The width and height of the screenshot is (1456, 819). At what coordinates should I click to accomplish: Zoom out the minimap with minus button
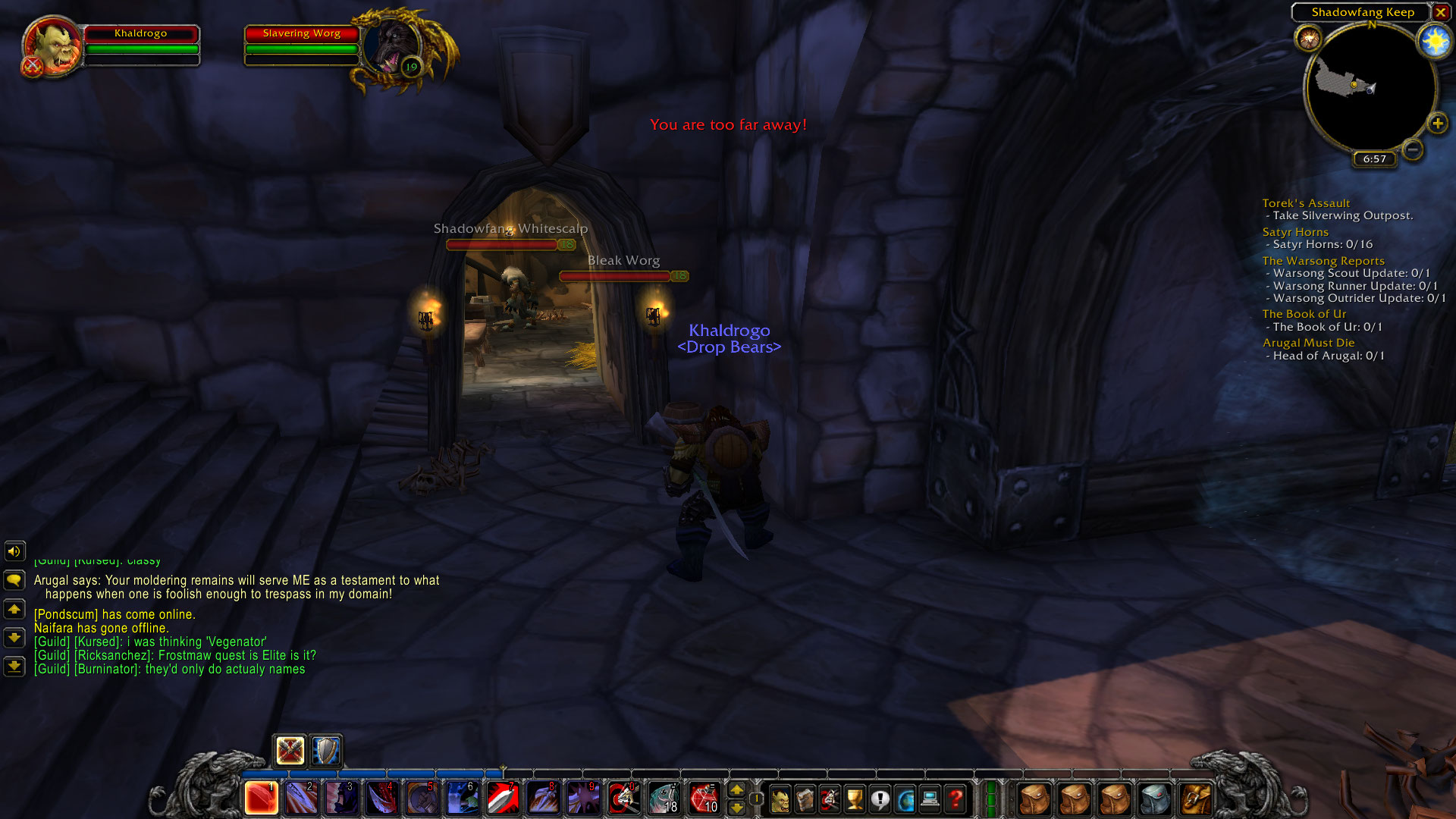[1412, 150]
